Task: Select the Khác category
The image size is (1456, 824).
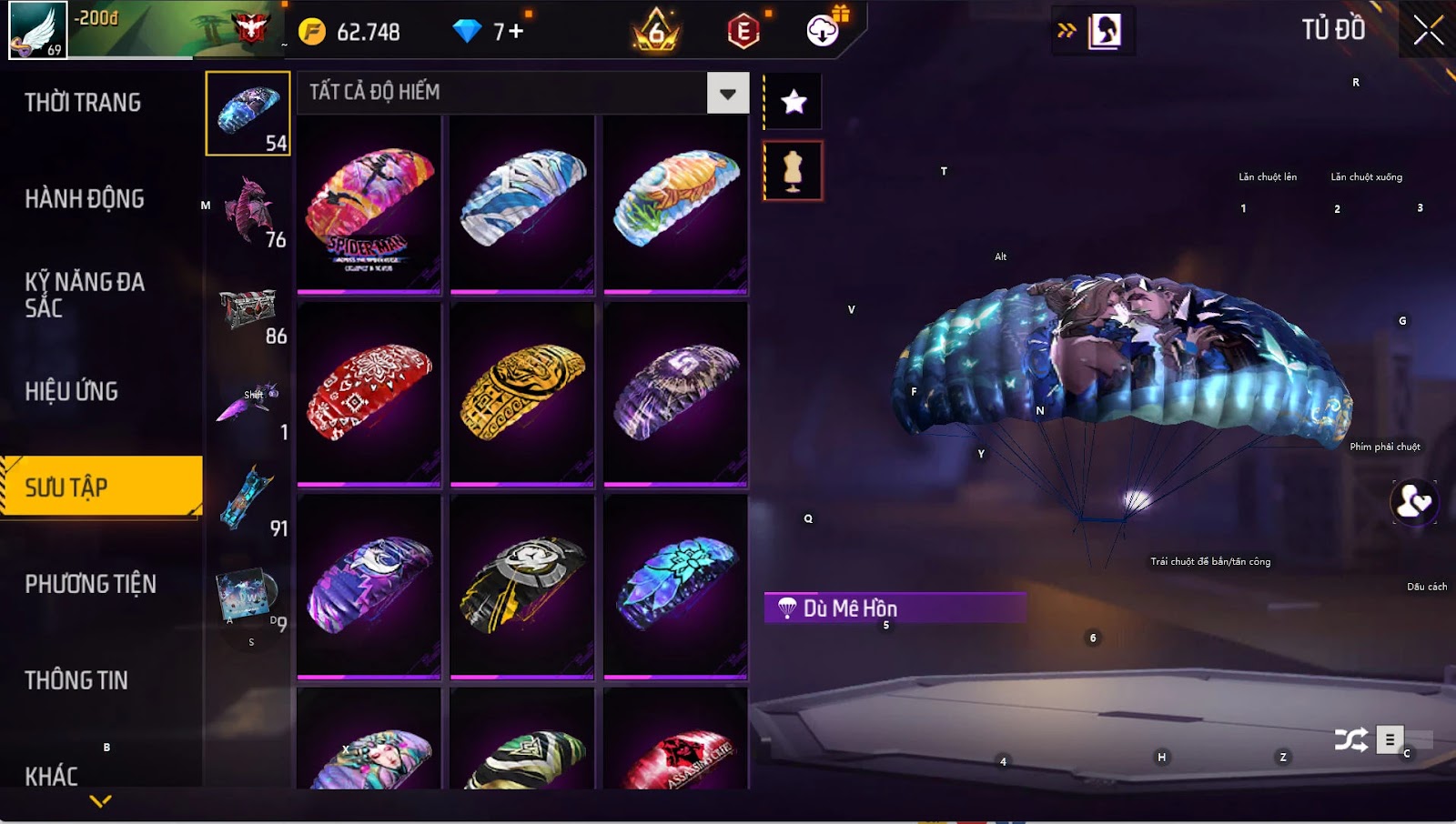Action: click(x=52, y=776)
